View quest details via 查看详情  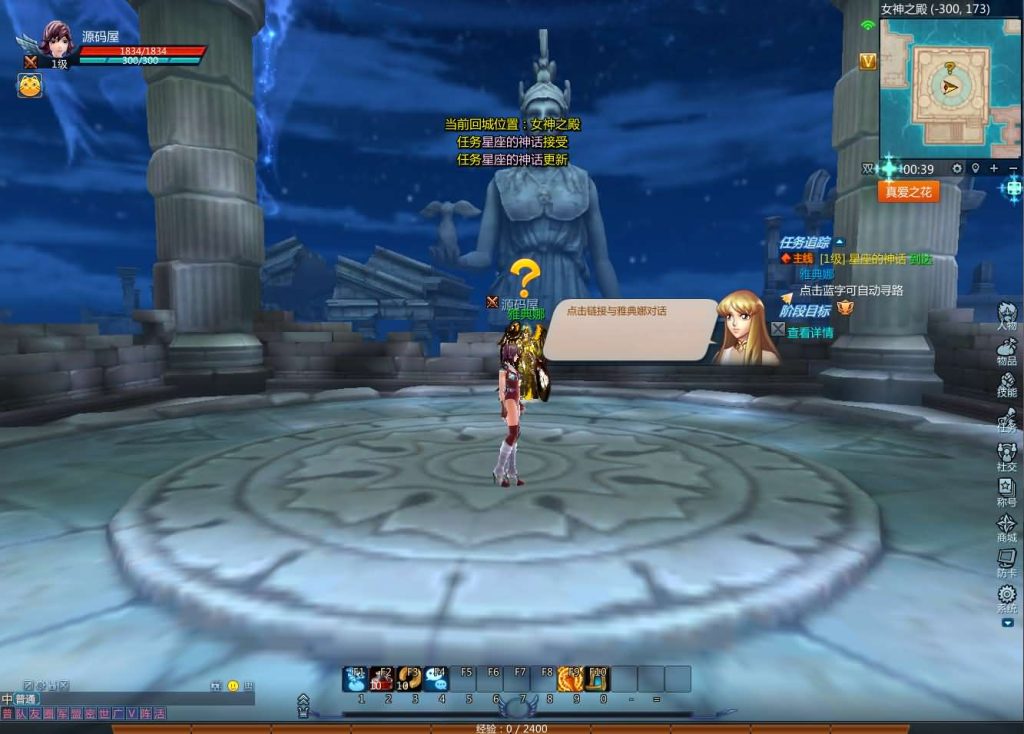(809, 333)
